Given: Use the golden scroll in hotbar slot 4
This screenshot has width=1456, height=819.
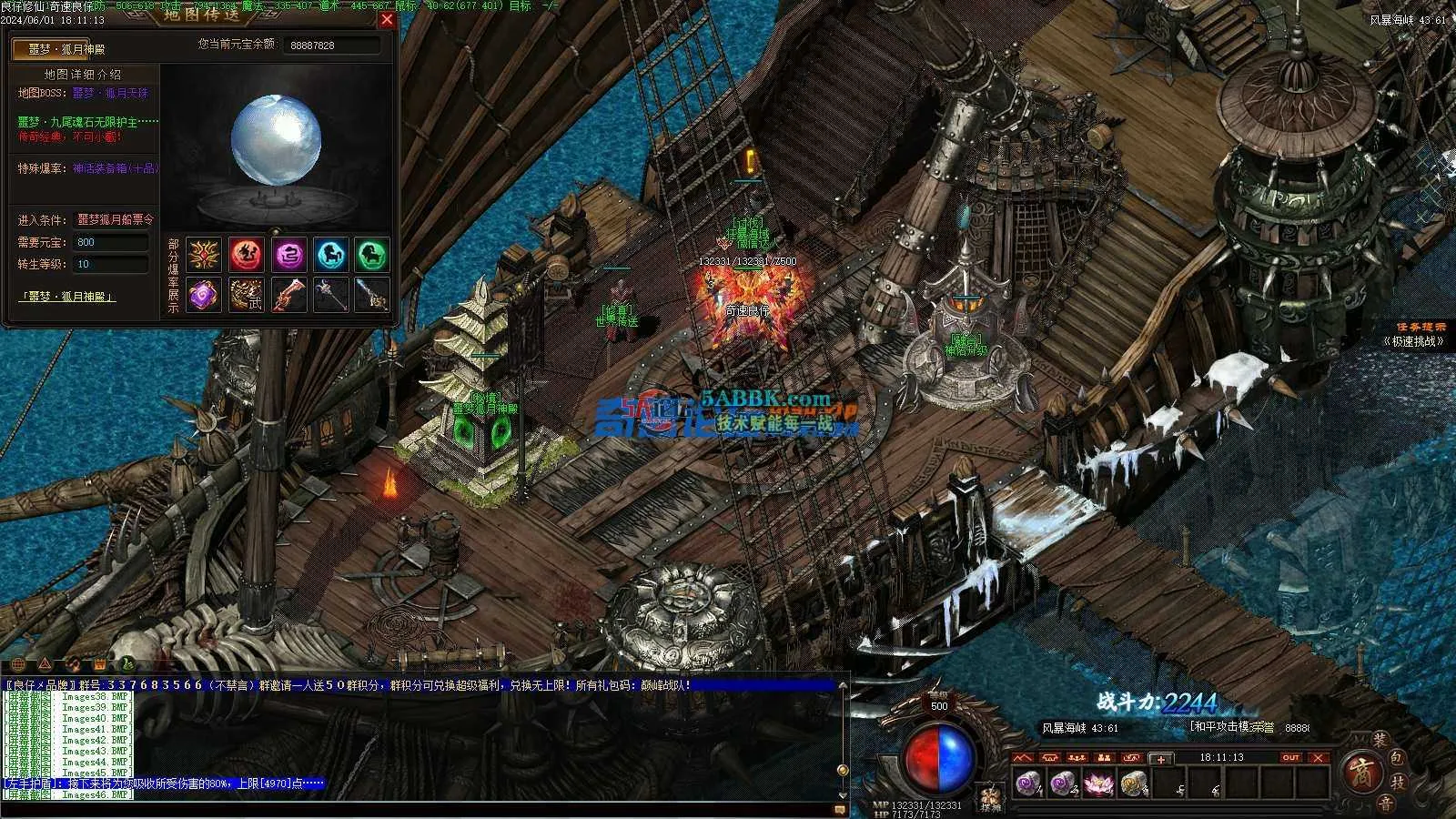Looking at the screenshot, I should (1133, 782).
